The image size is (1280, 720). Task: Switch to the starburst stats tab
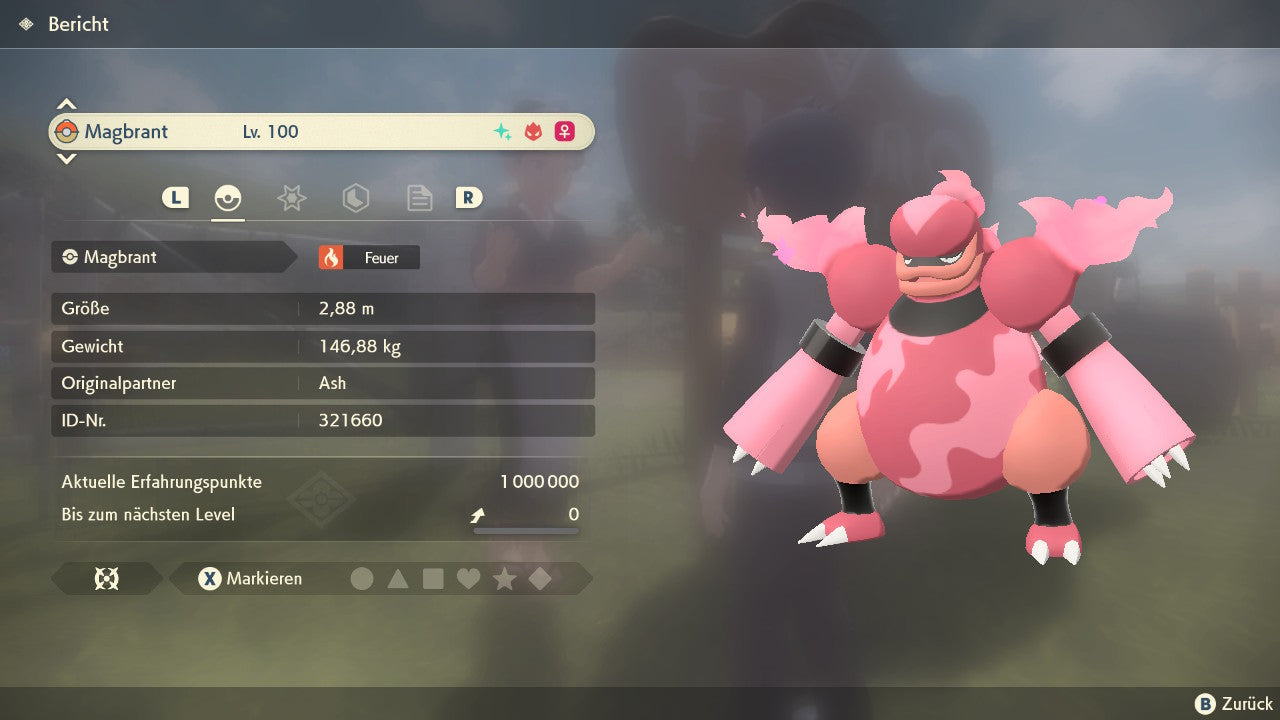click(291, 198)
